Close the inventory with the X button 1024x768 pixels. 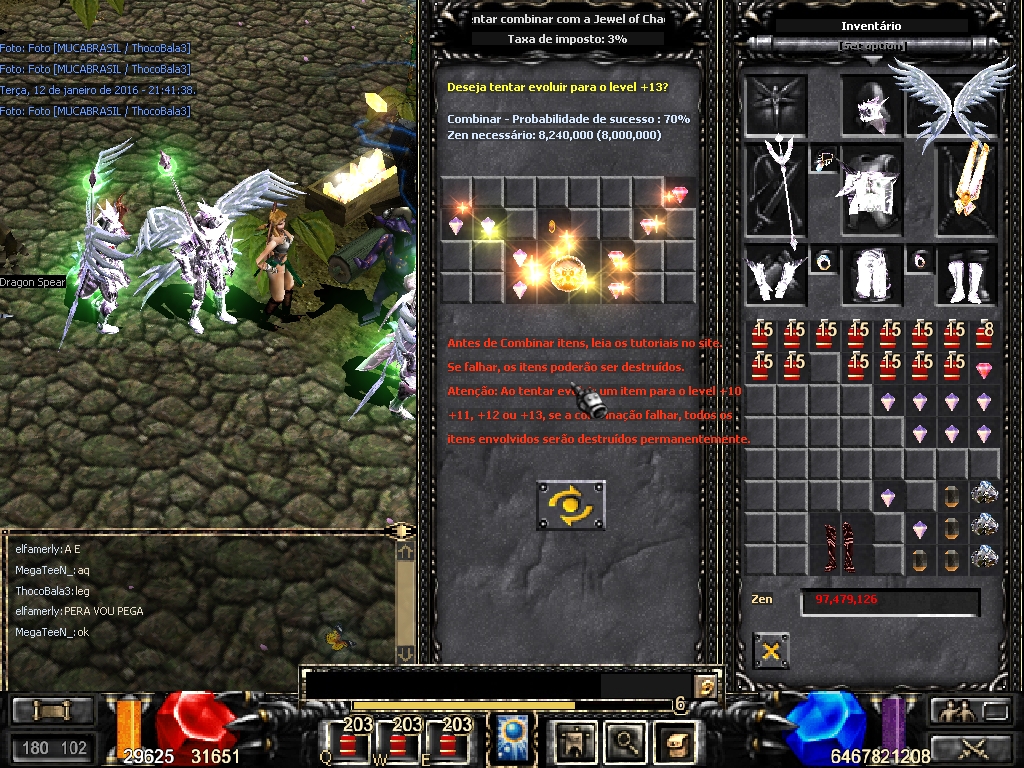(x=770, y=651)
